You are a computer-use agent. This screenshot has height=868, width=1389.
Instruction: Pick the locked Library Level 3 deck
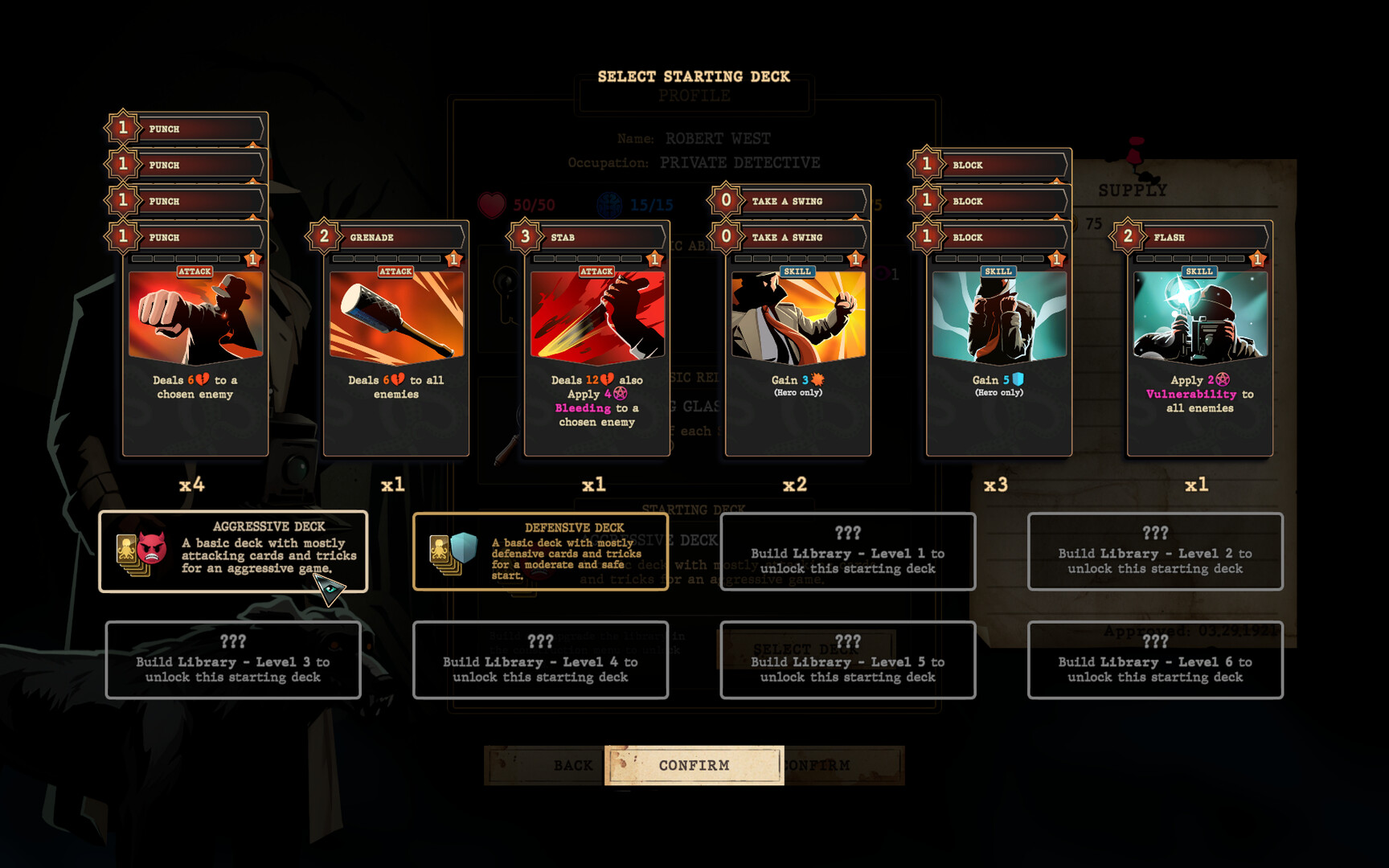[x=233, y=660]
